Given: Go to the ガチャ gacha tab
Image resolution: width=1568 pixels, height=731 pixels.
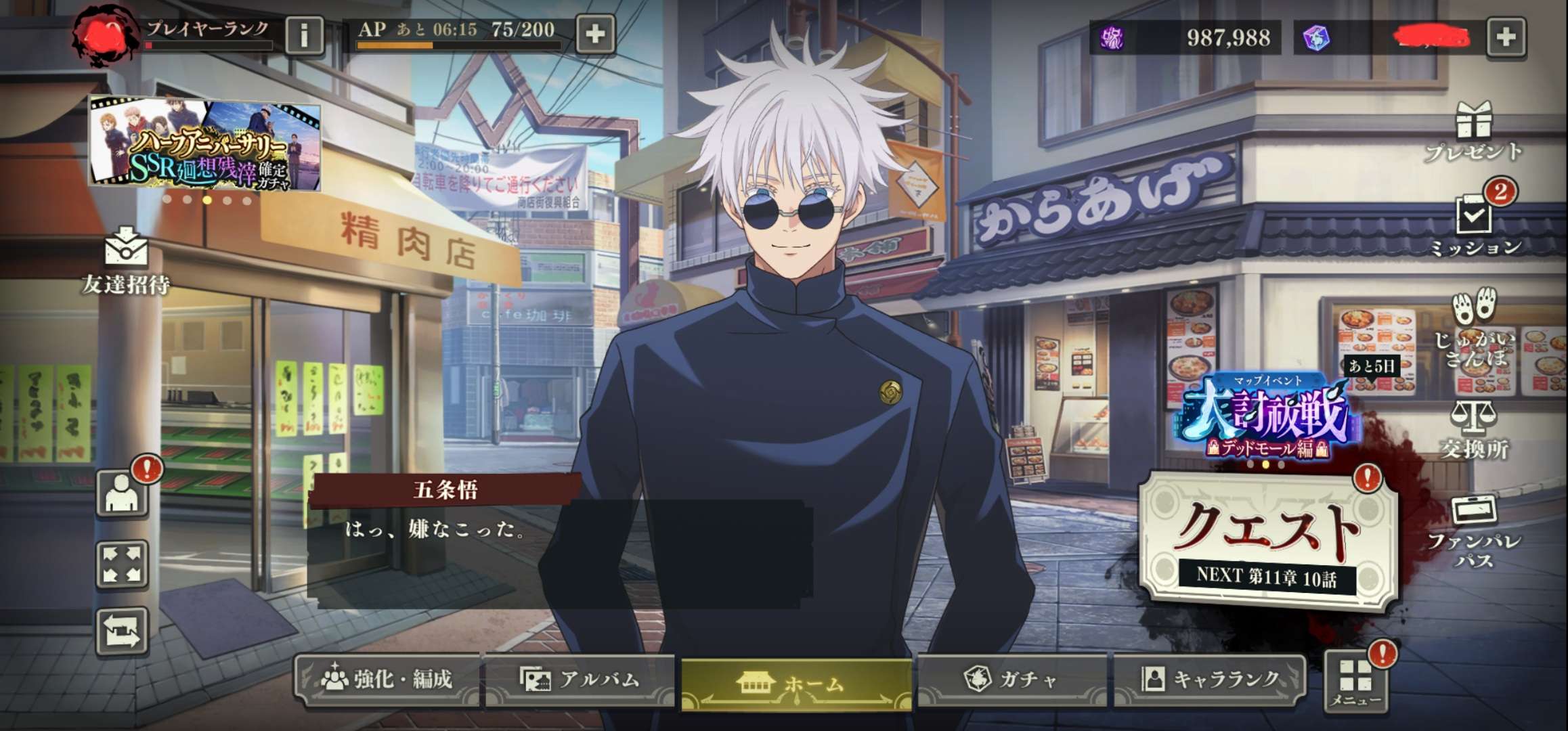Looking at the screenshot, I should pos(1011,679).
